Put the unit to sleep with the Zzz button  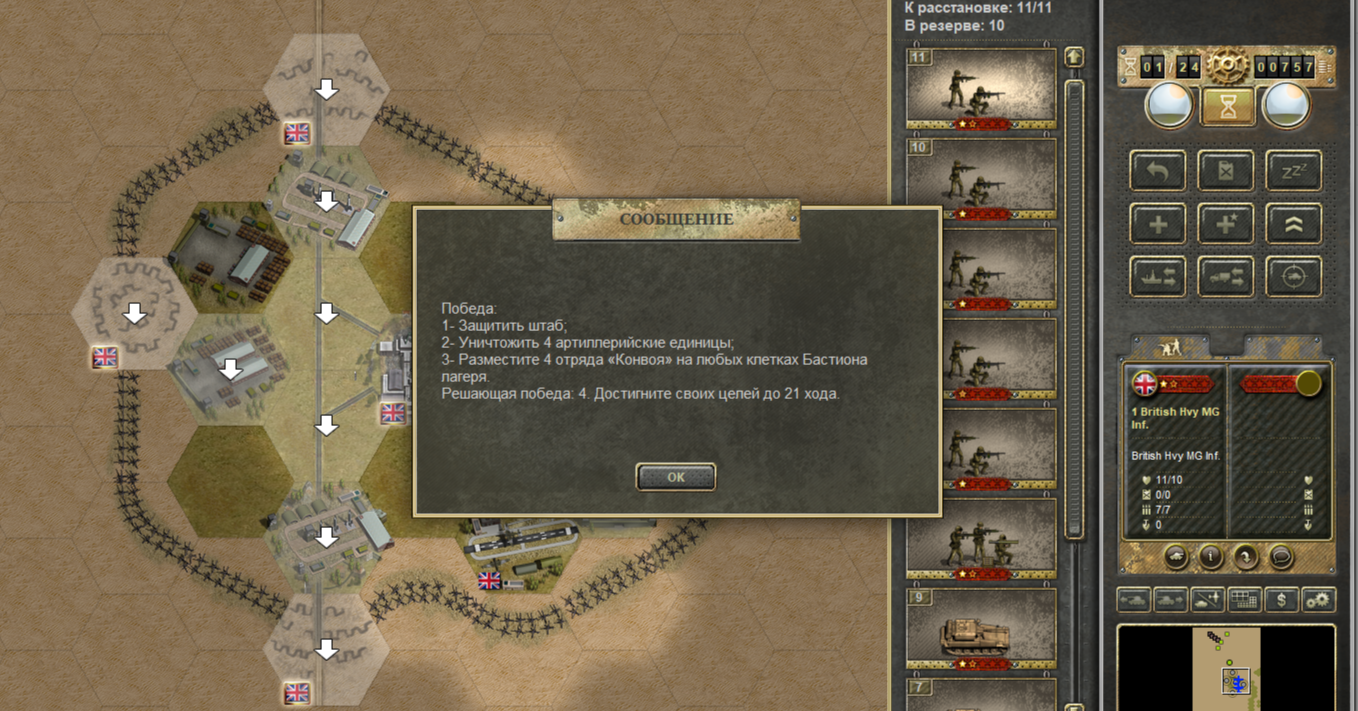click(x=1293, y=171)
